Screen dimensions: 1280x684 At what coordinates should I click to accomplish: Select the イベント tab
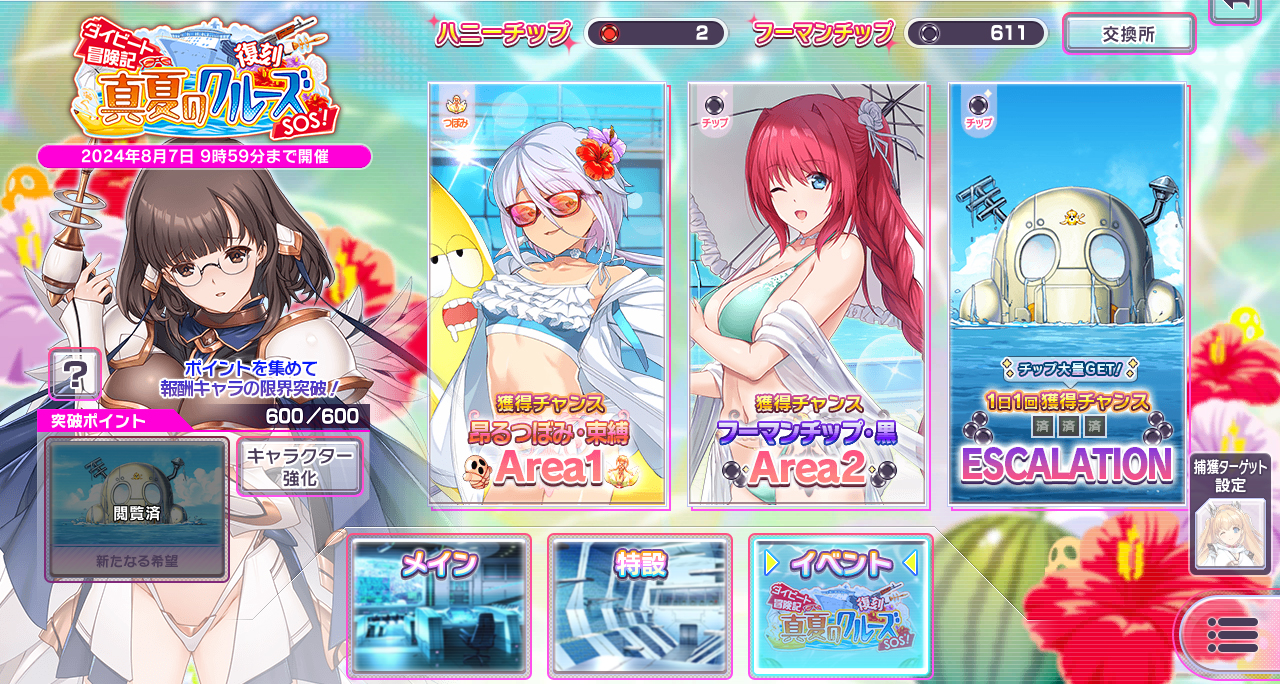tap(840, 606)
